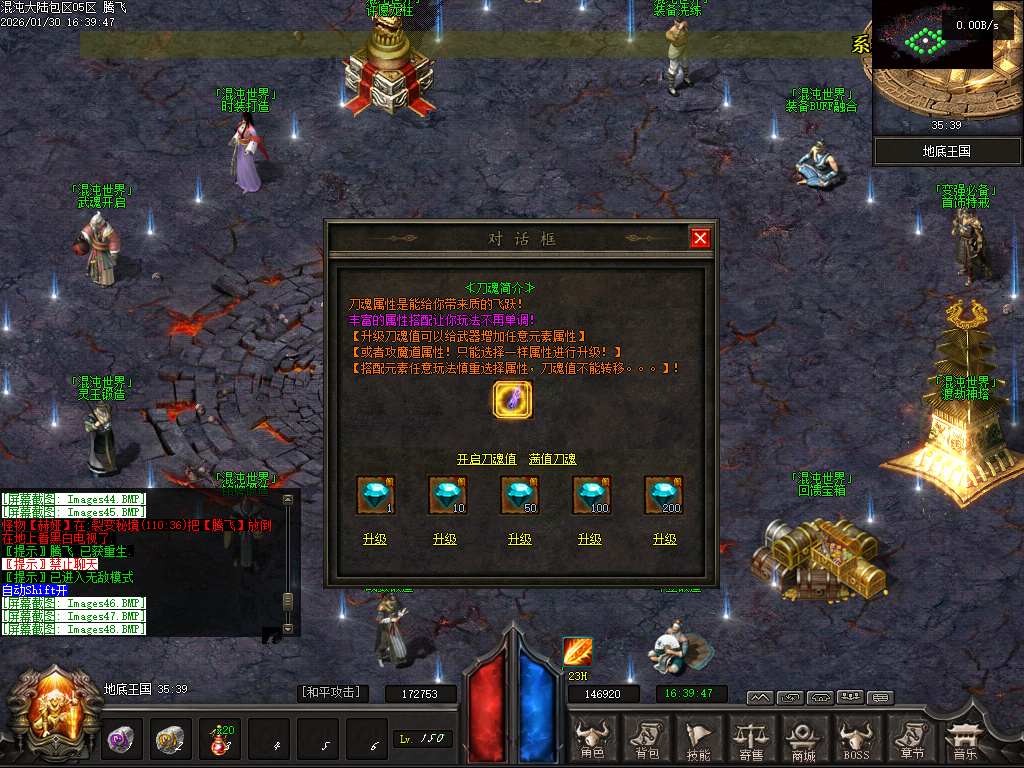Toggle the 音乐 music button
Screen dimensions: 1024x768
coord(964,740)
